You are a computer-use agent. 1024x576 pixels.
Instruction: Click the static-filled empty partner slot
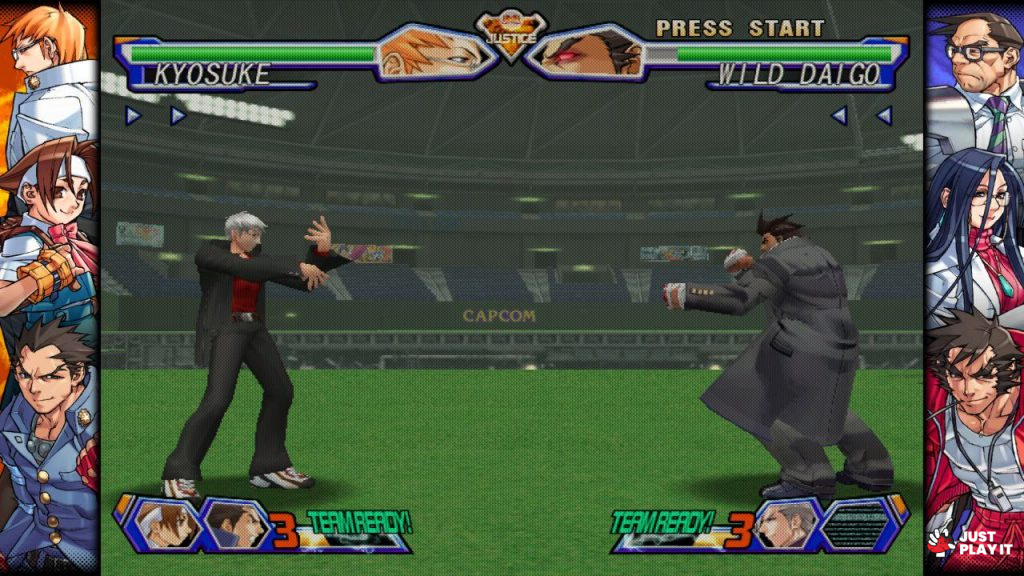tap(858, 523)
